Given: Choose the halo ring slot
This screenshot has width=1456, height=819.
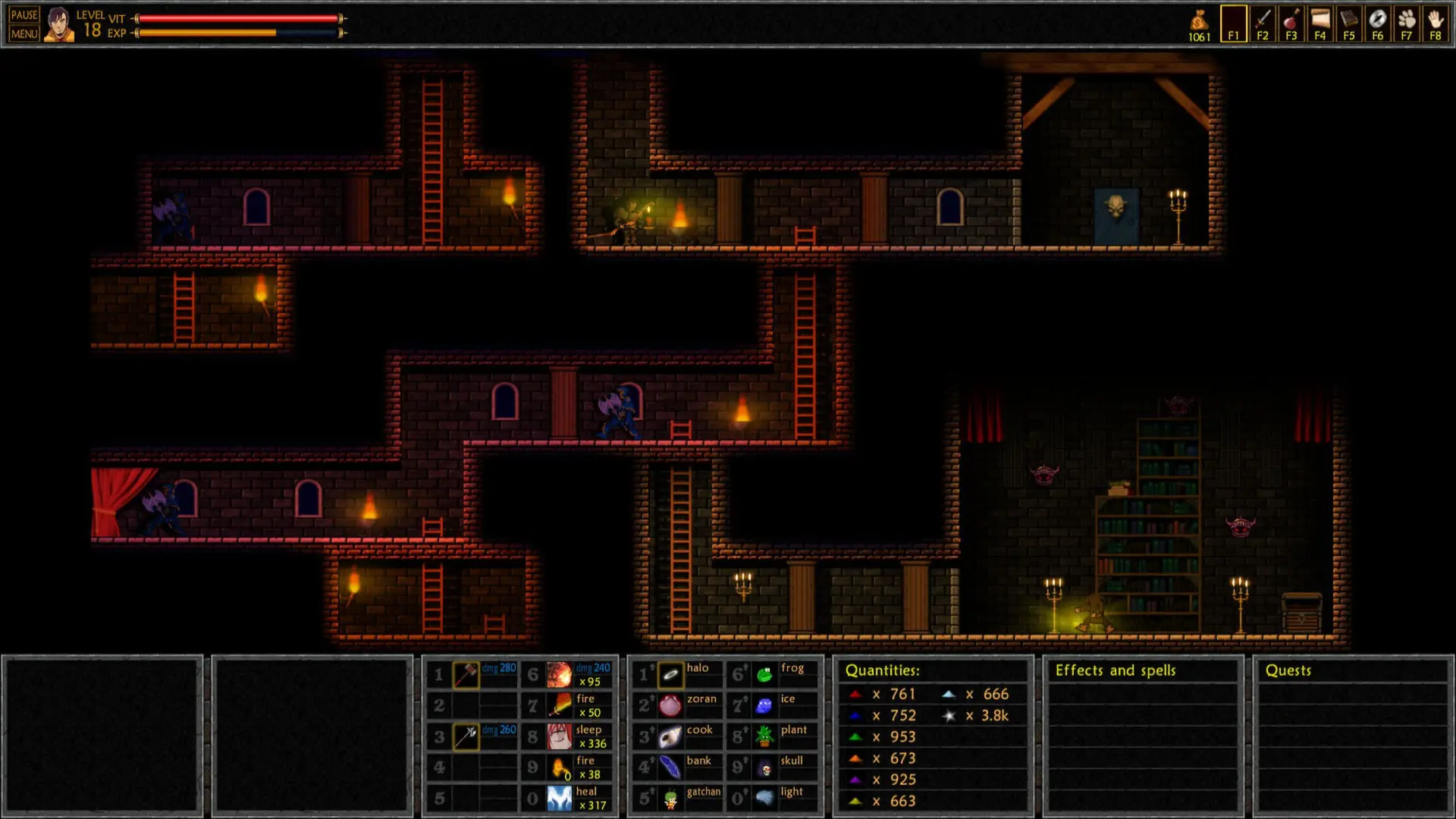Looking at the screenshot, I should (x=671, y=674).
